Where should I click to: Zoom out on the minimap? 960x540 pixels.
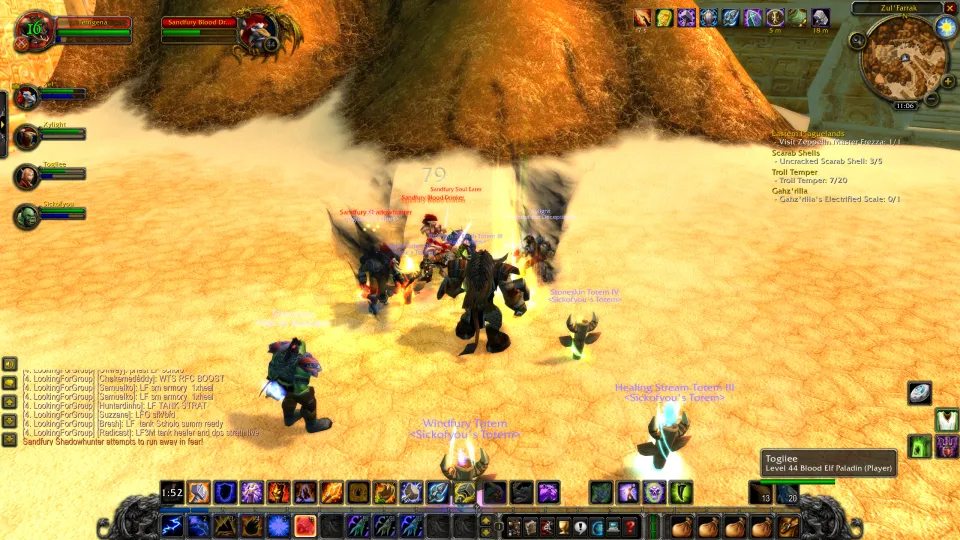(x=932, y=98)
